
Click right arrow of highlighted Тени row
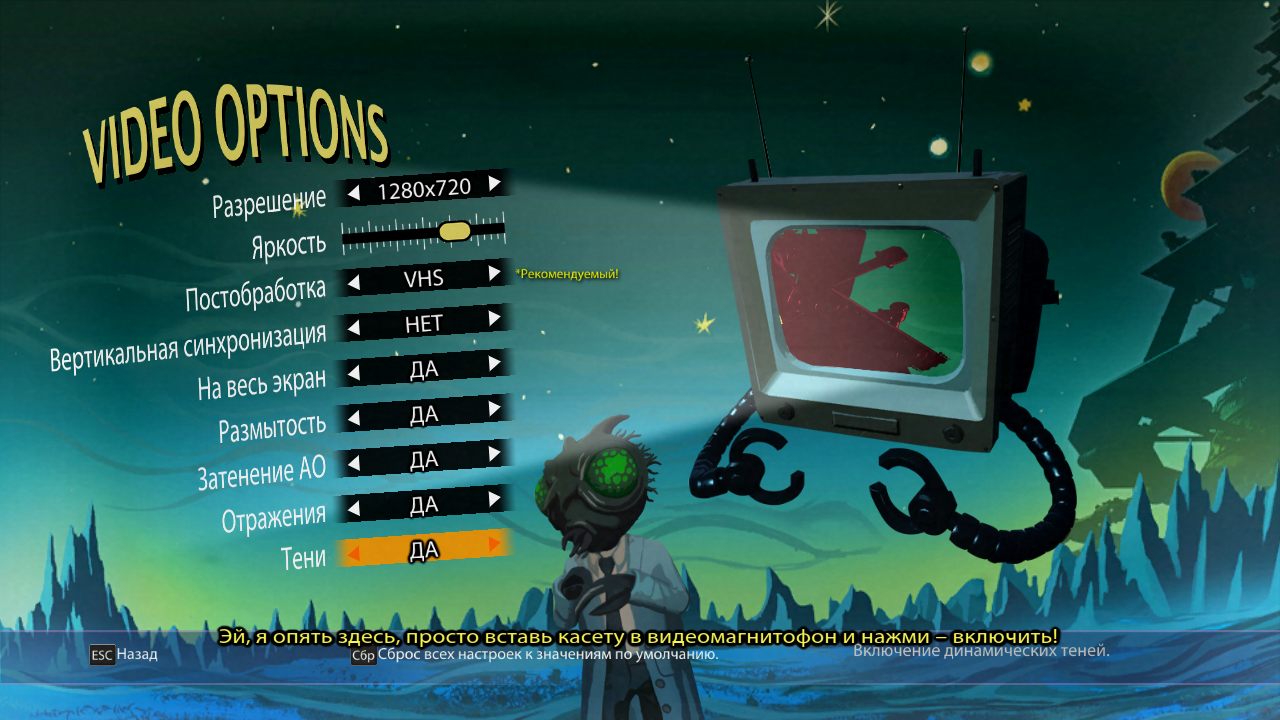point(494,543)
